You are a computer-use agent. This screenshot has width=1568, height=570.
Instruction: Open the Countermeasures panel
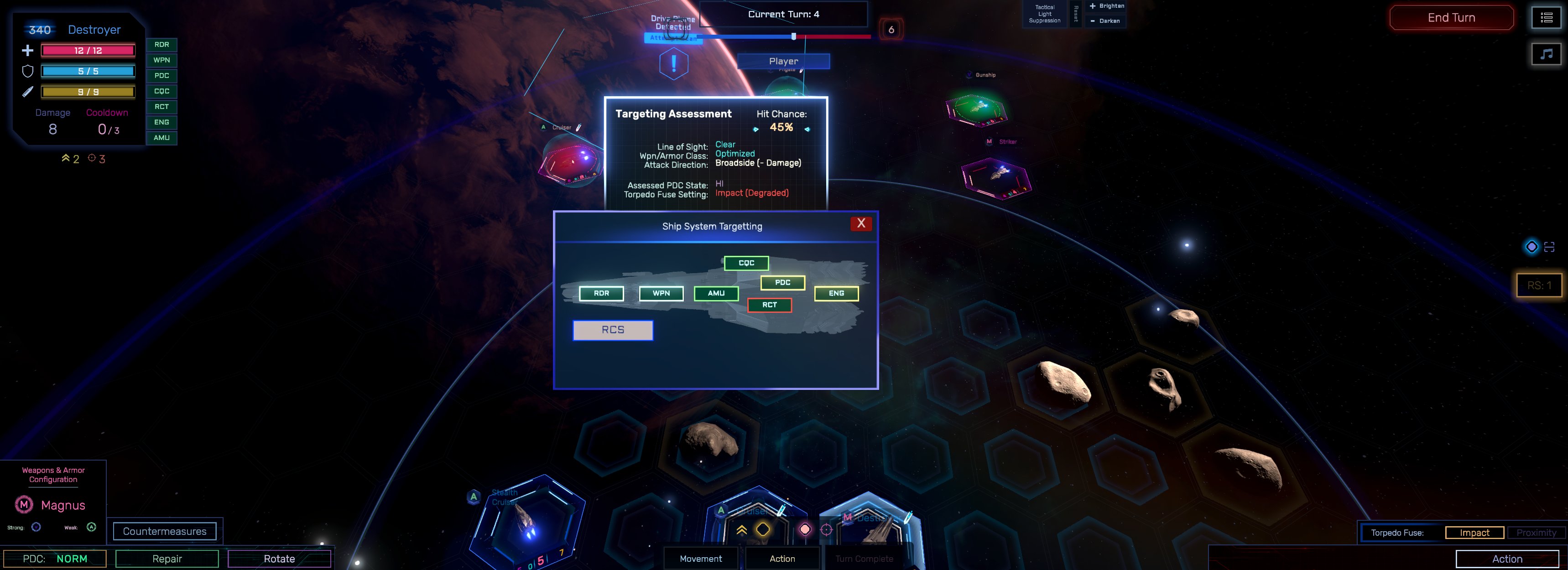pos(164,531)
